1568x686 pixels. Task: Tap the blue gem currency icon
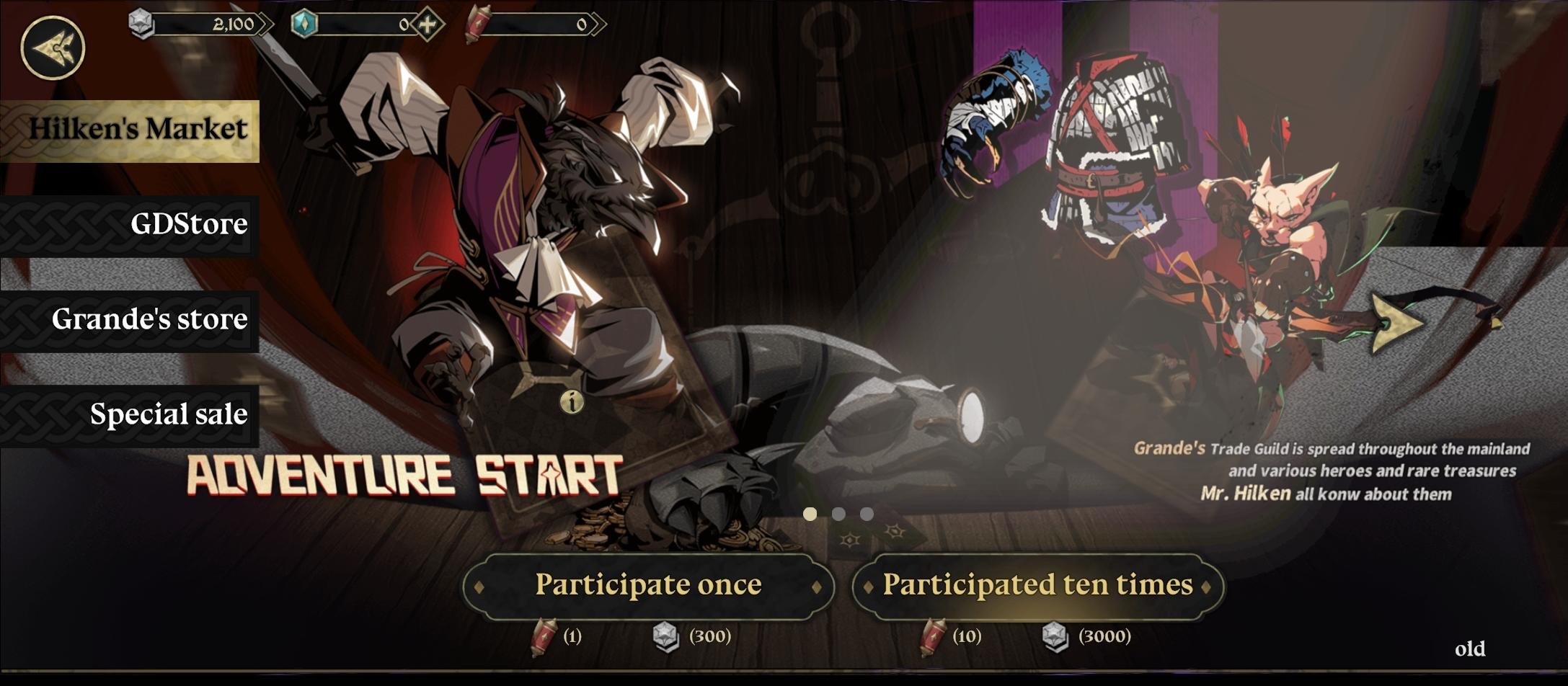(x=306, y=23)
